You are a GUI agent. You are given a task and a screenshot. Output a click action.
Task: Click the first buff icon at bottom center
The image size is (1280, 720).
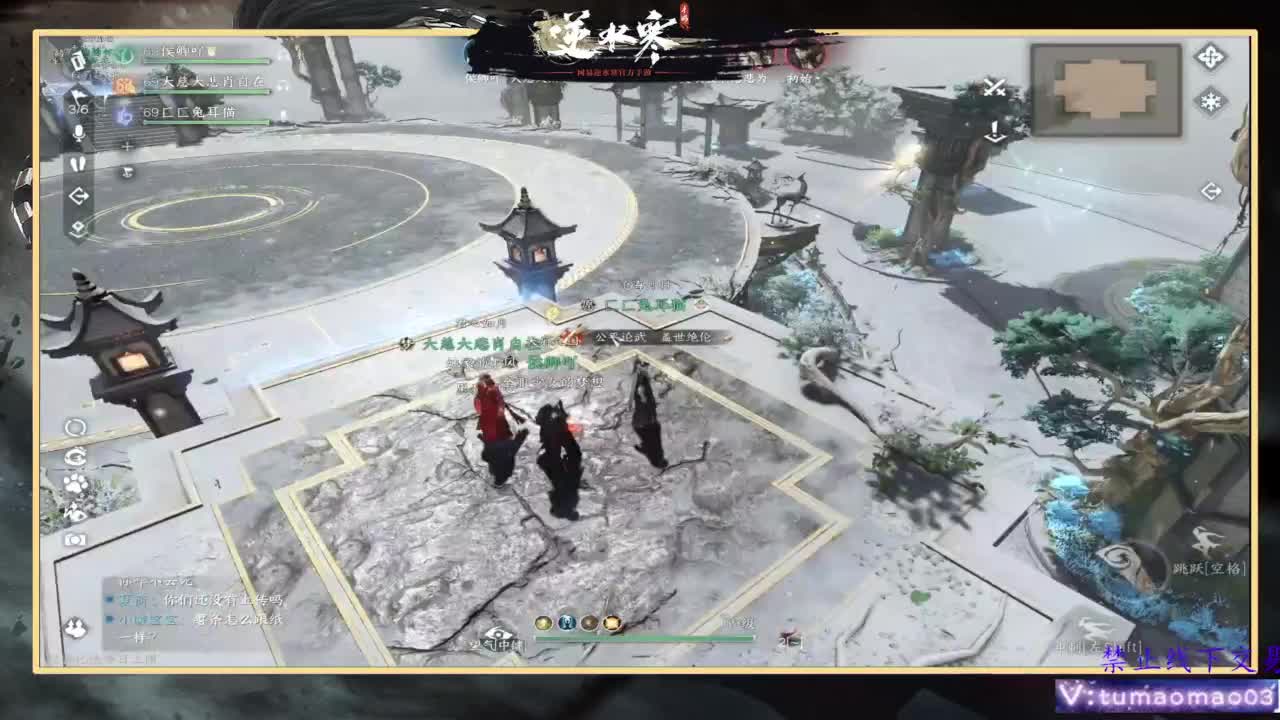coord(542,623)
